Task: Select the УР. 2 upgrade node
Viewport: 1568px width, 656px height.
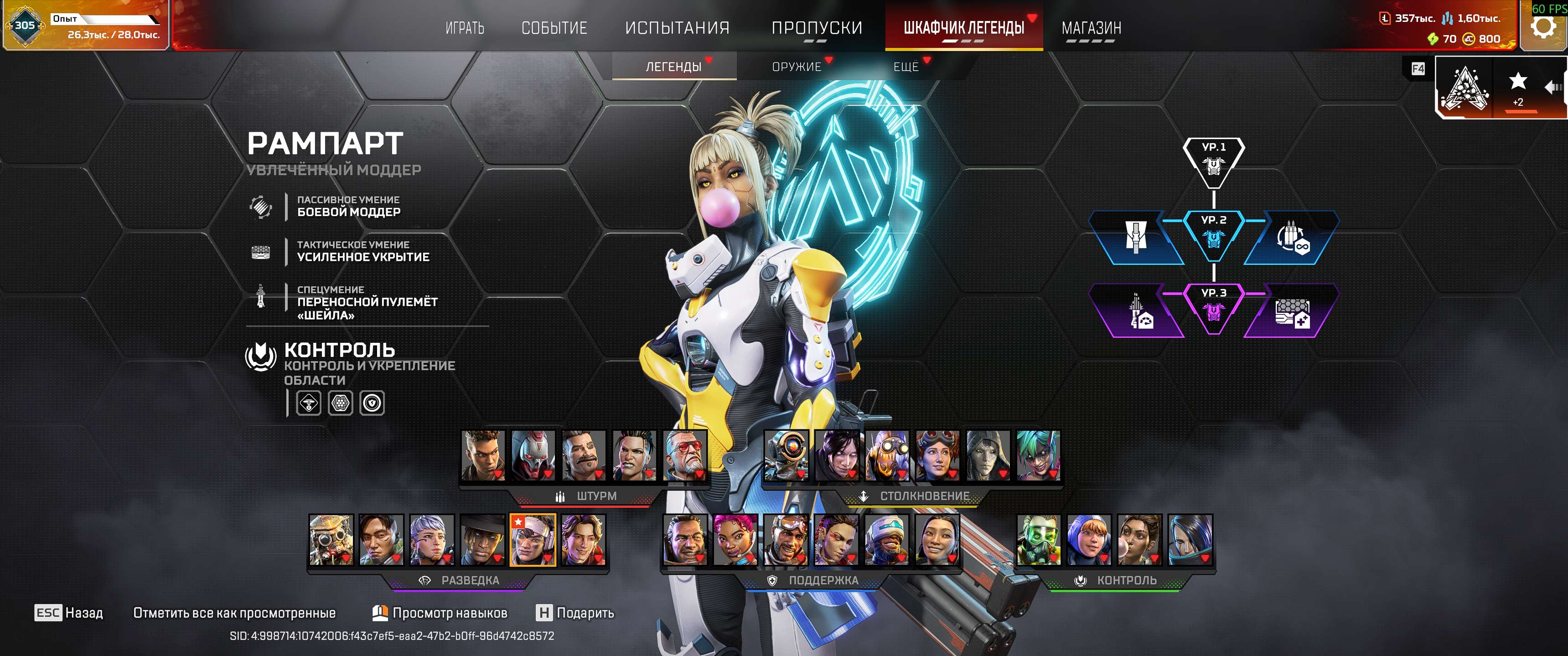Action: pyautogui.click(x=1213, y=234)
